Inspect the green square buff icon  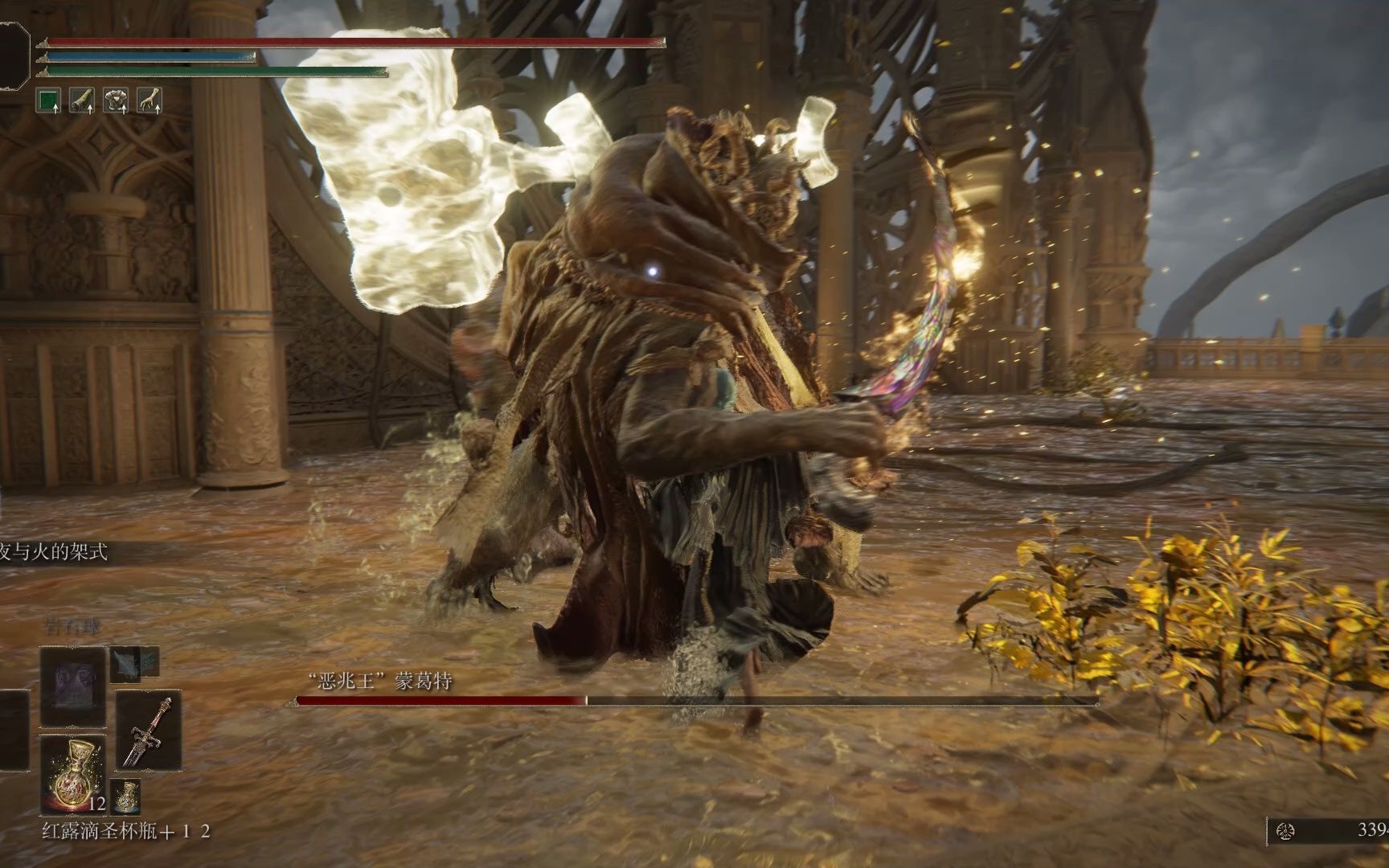50,100
